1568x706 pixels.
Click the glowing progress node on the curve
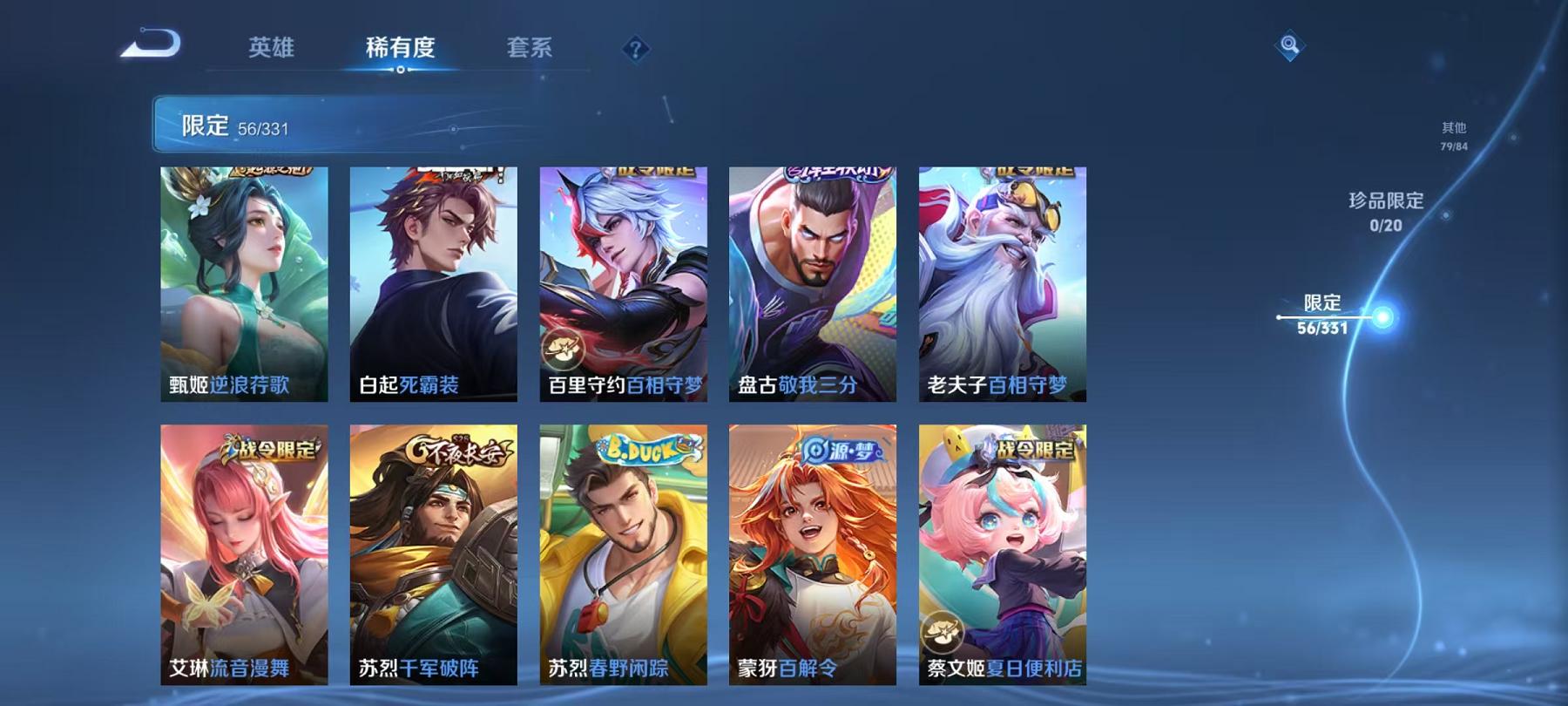1382,319
